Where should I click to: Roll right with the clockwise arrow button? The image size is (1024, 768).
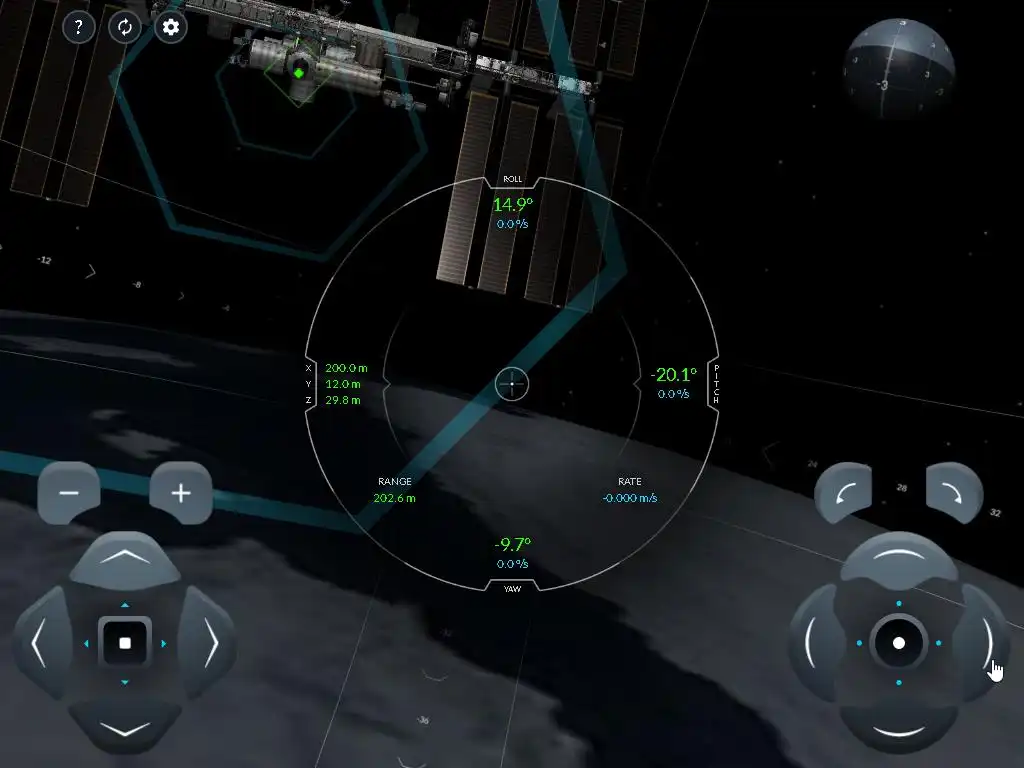click(x=955, y=491)
